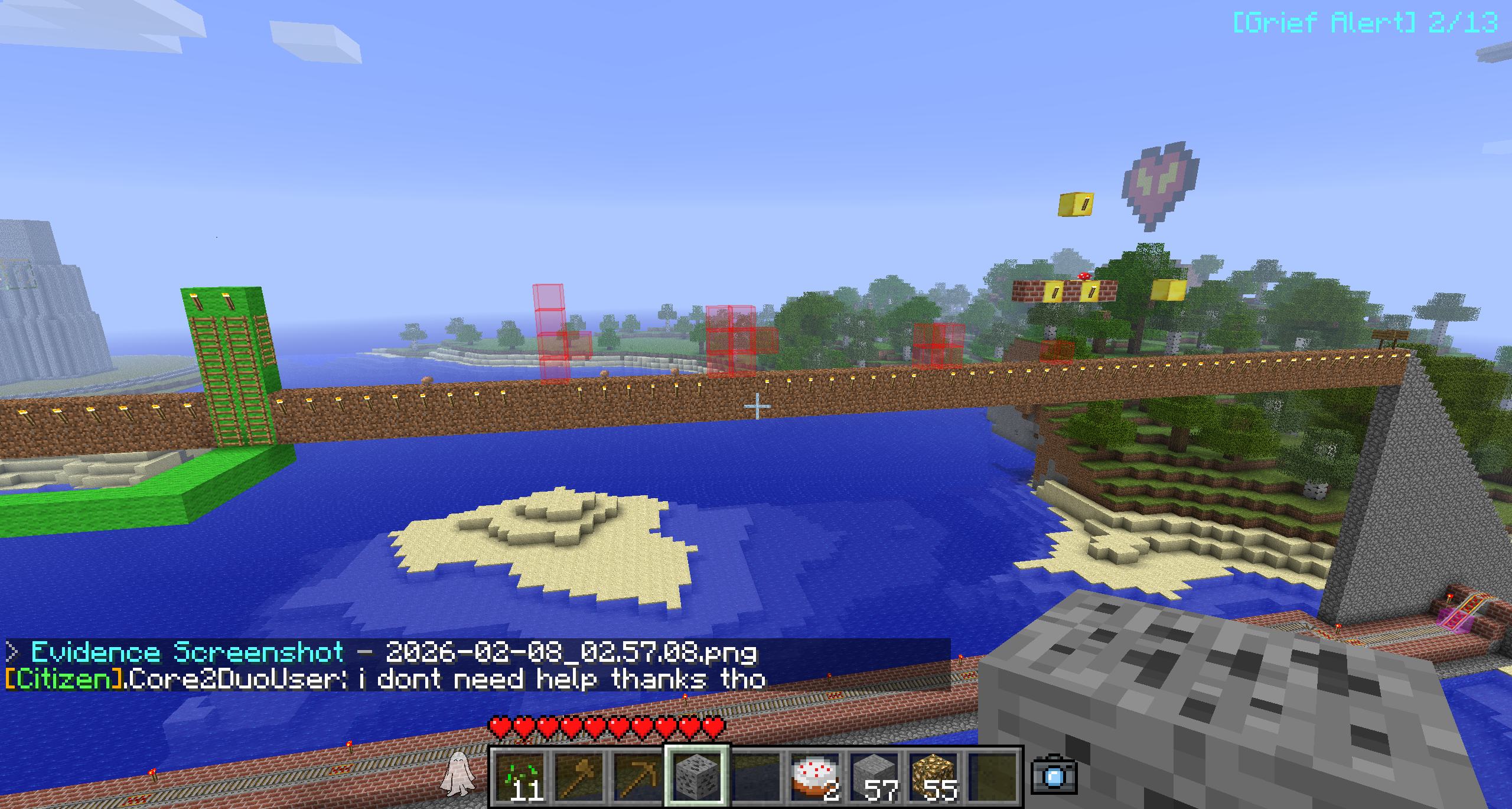This screenshot has width=1512, height=809.
Task: Select the sapling stack of 11
Action: tap(520, 776)
